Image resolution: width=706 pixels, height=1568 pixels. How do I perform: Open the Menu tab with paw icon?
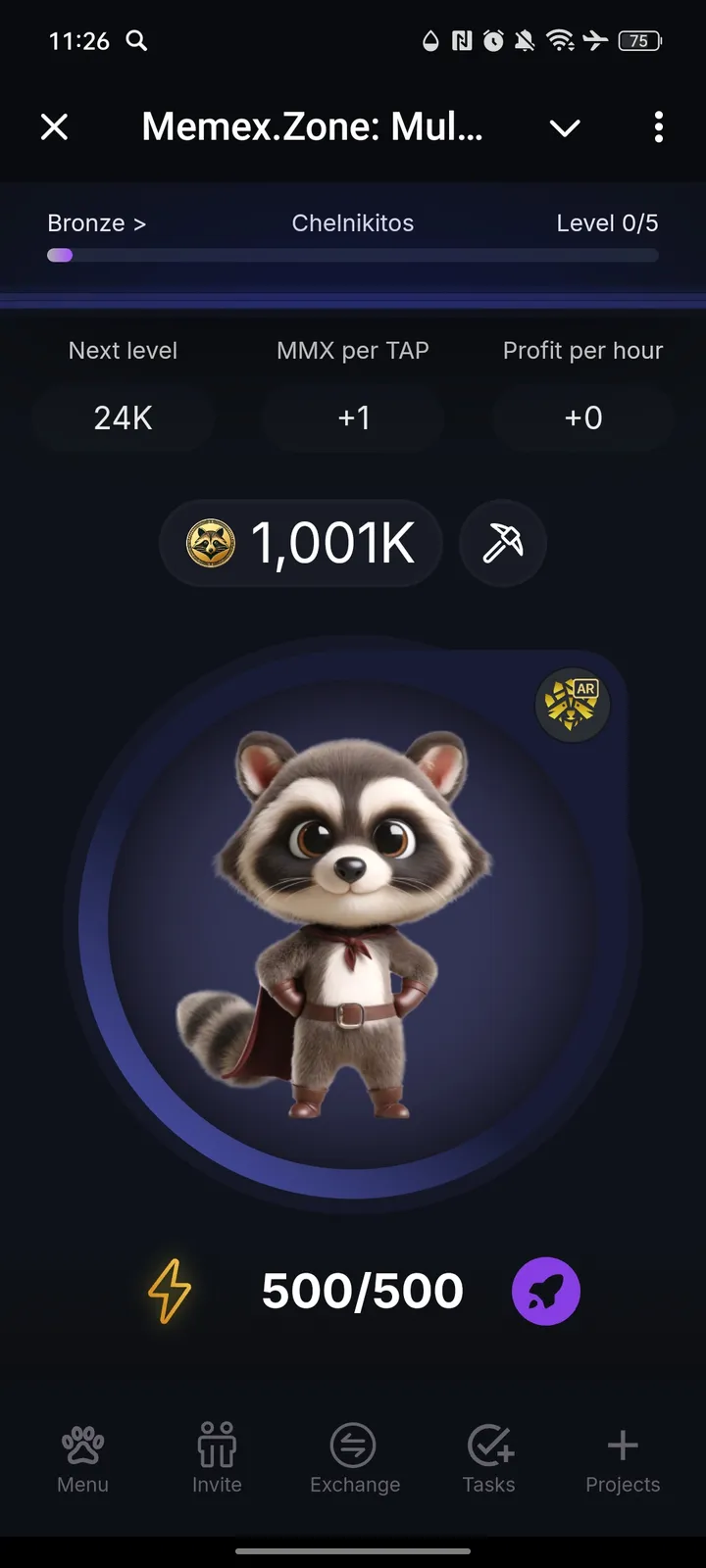(82, 1457)
